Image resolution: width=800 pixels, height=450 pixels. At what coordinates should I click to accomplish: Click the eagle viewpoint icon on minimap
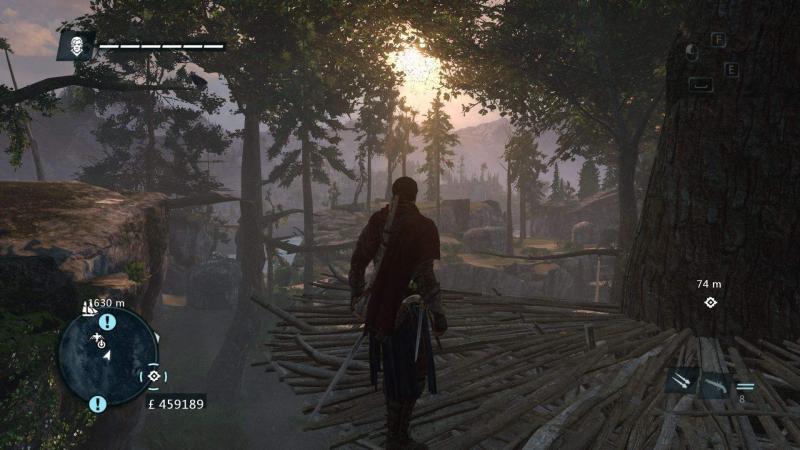[x=97, y=339]
